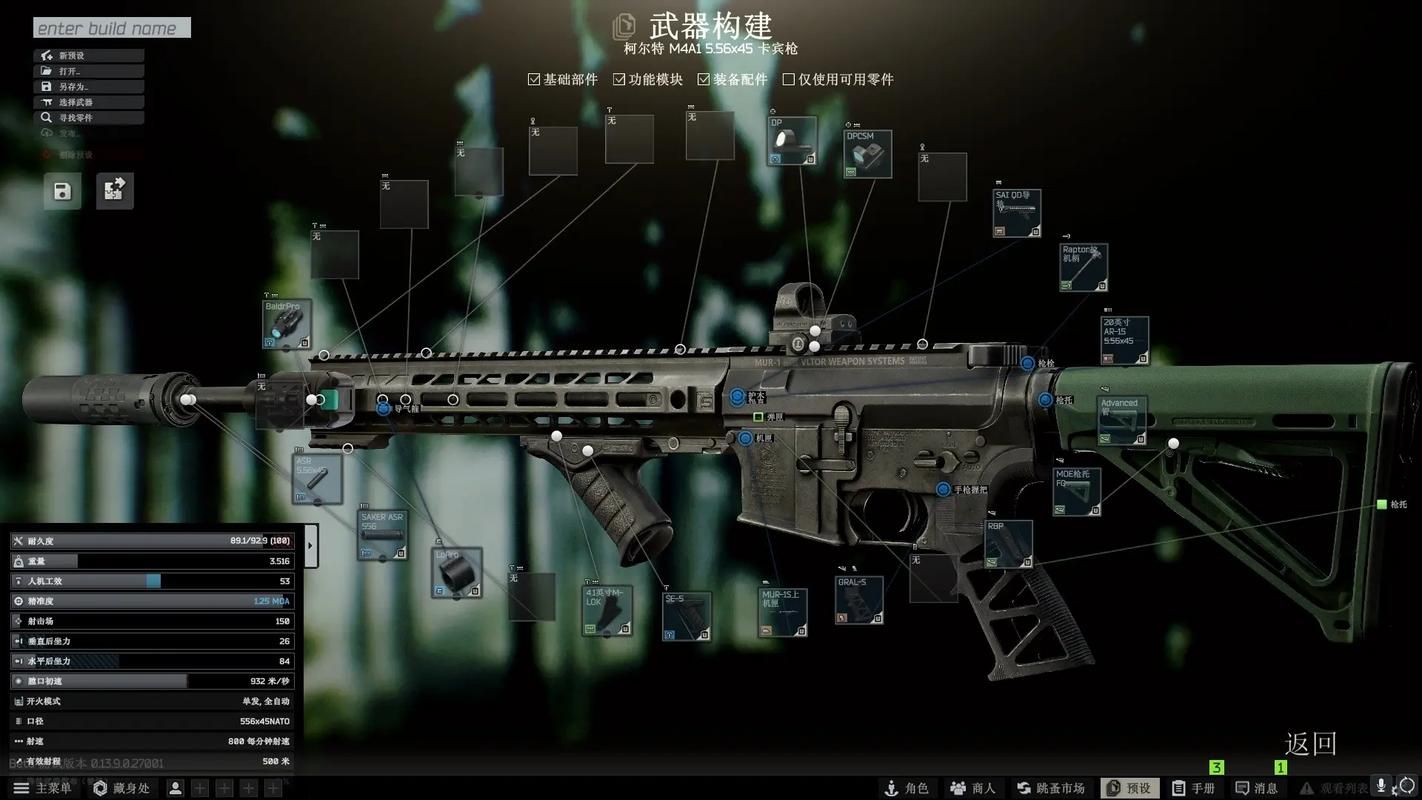Toggle the 功能模块 checkbox

click(x=619, y=79)
